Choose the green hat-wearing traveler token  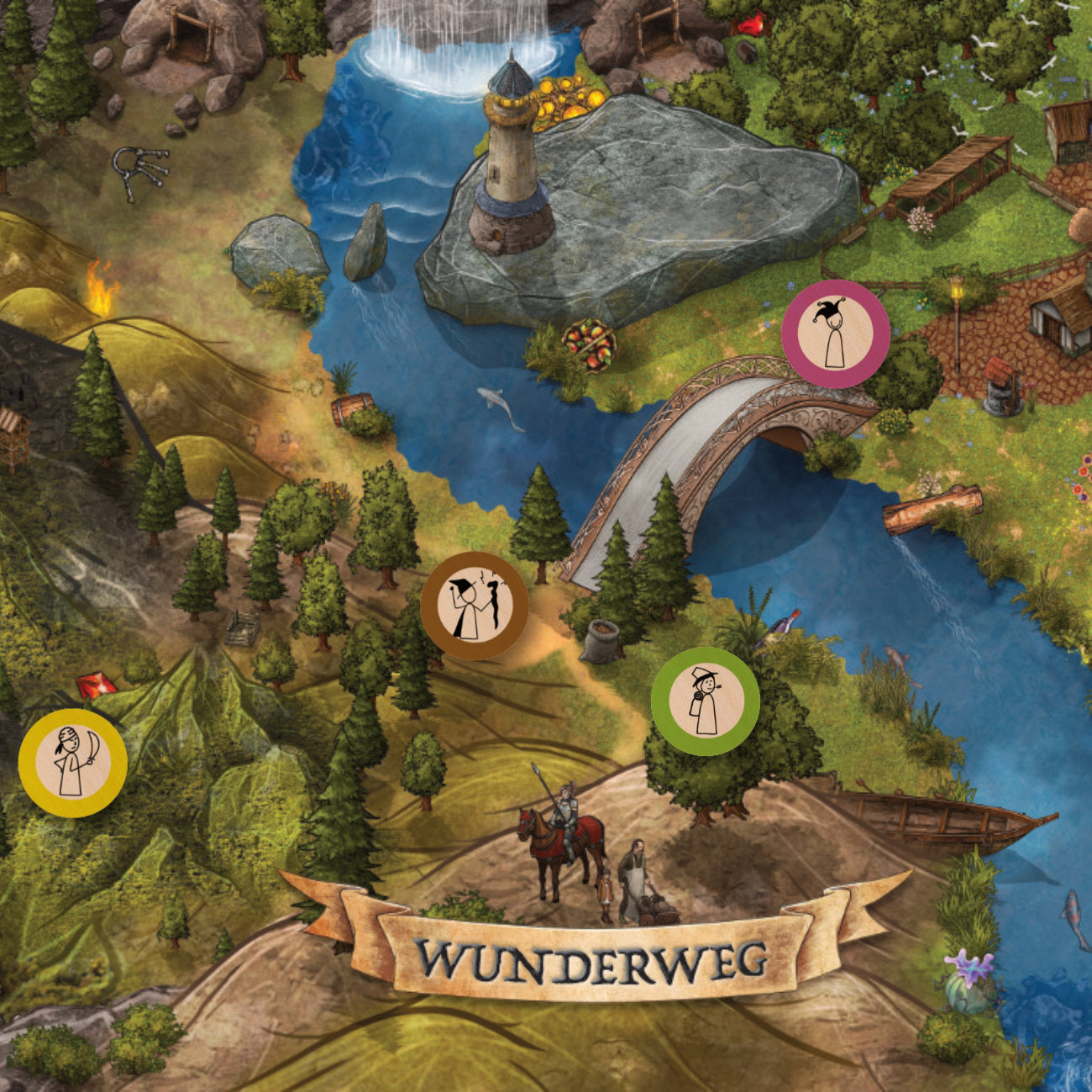[x=706, y=701]
